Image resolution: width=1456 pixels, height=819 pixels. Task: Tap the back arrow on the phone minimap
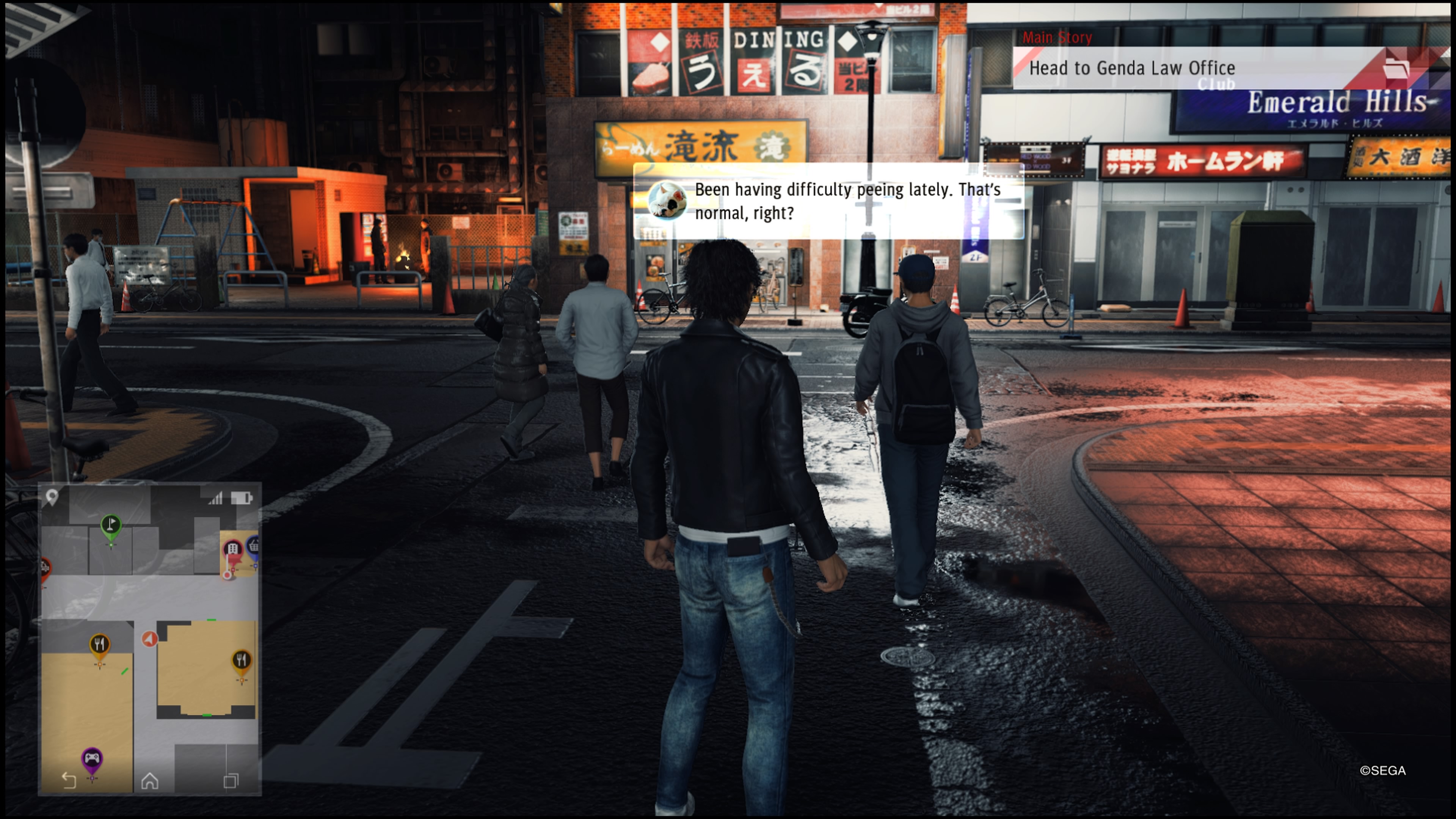pyautogui.click(x=69, y=781)
